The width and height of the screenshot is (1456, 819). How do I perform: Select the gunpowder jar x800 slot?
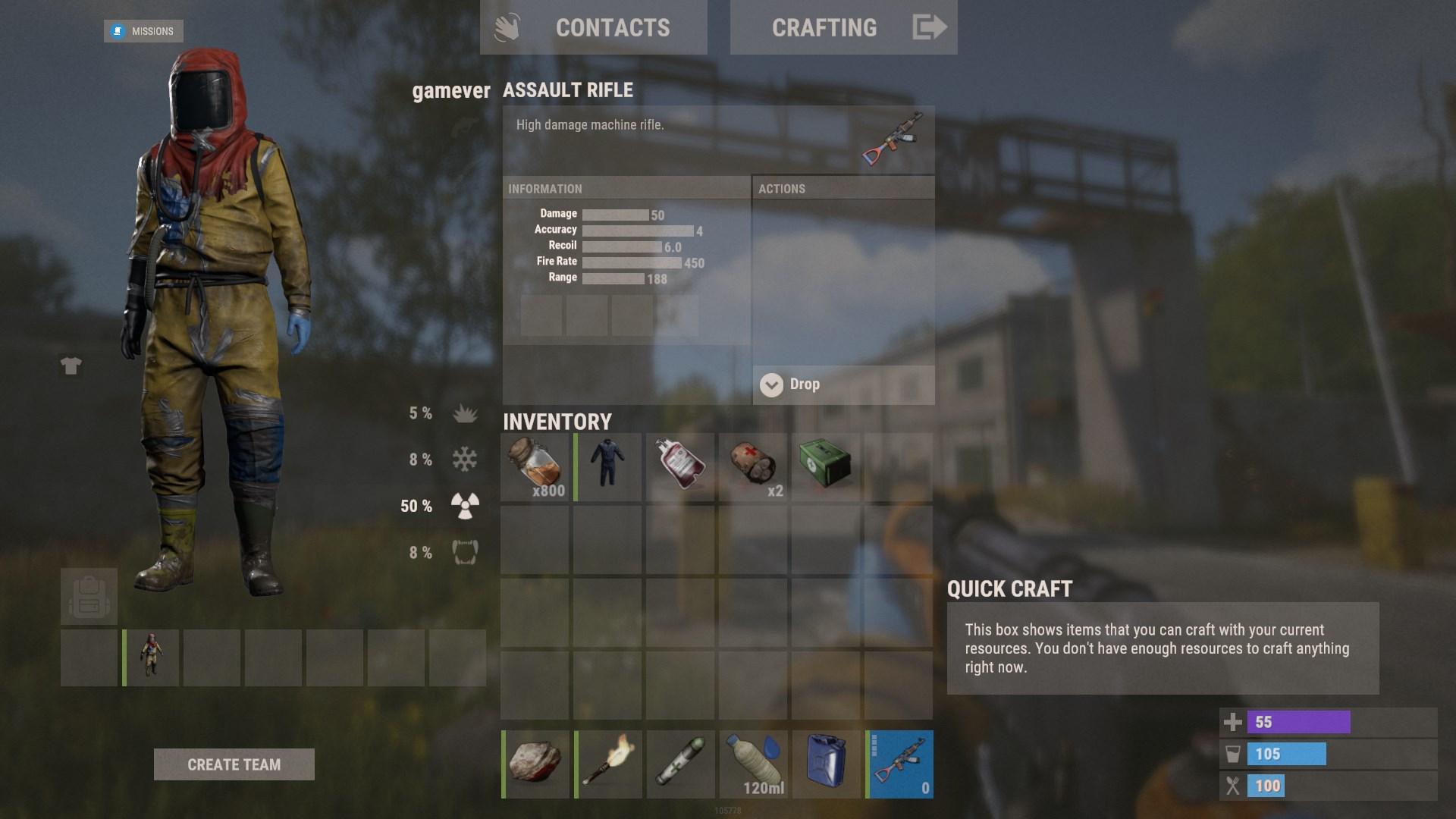535,467
